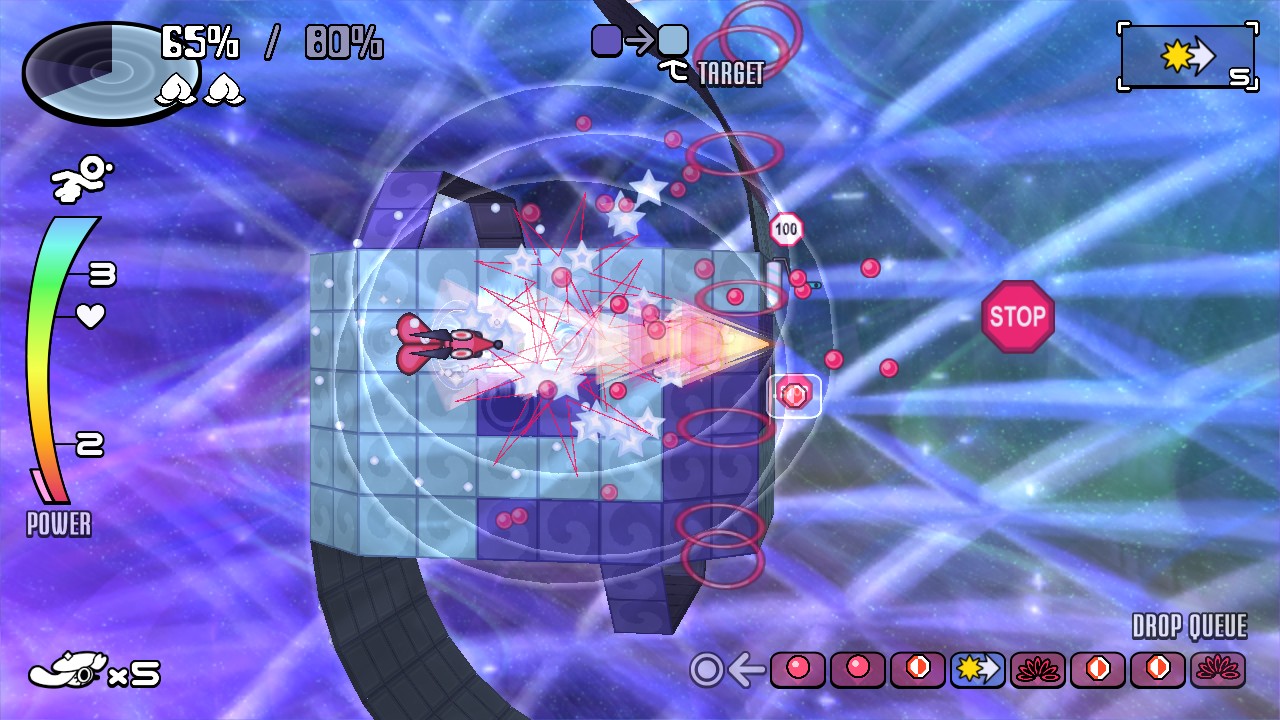The image size is (1280, 720).
Task: Select a red lotus flower icon in the drop queue
Action: point(1038,671)
